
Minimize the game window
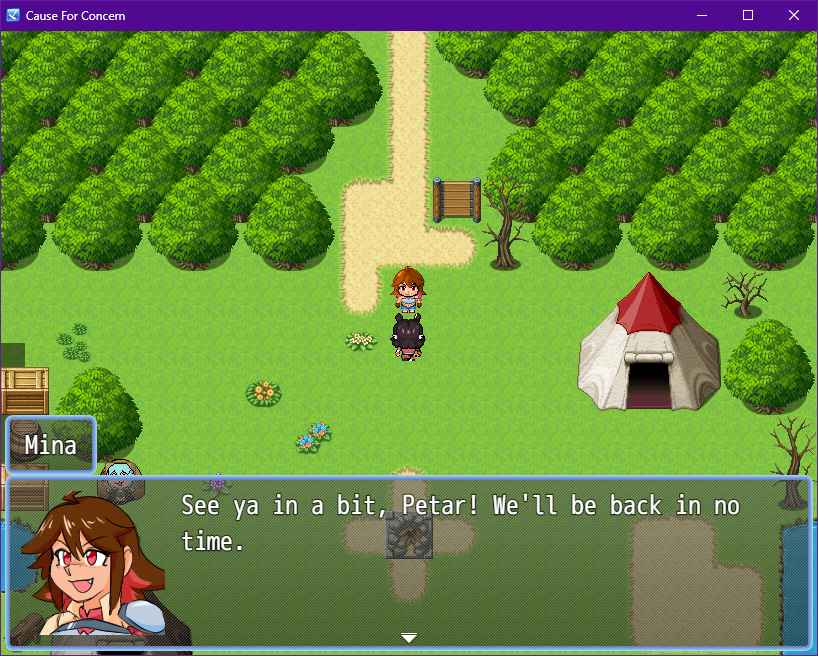point(702,15)
